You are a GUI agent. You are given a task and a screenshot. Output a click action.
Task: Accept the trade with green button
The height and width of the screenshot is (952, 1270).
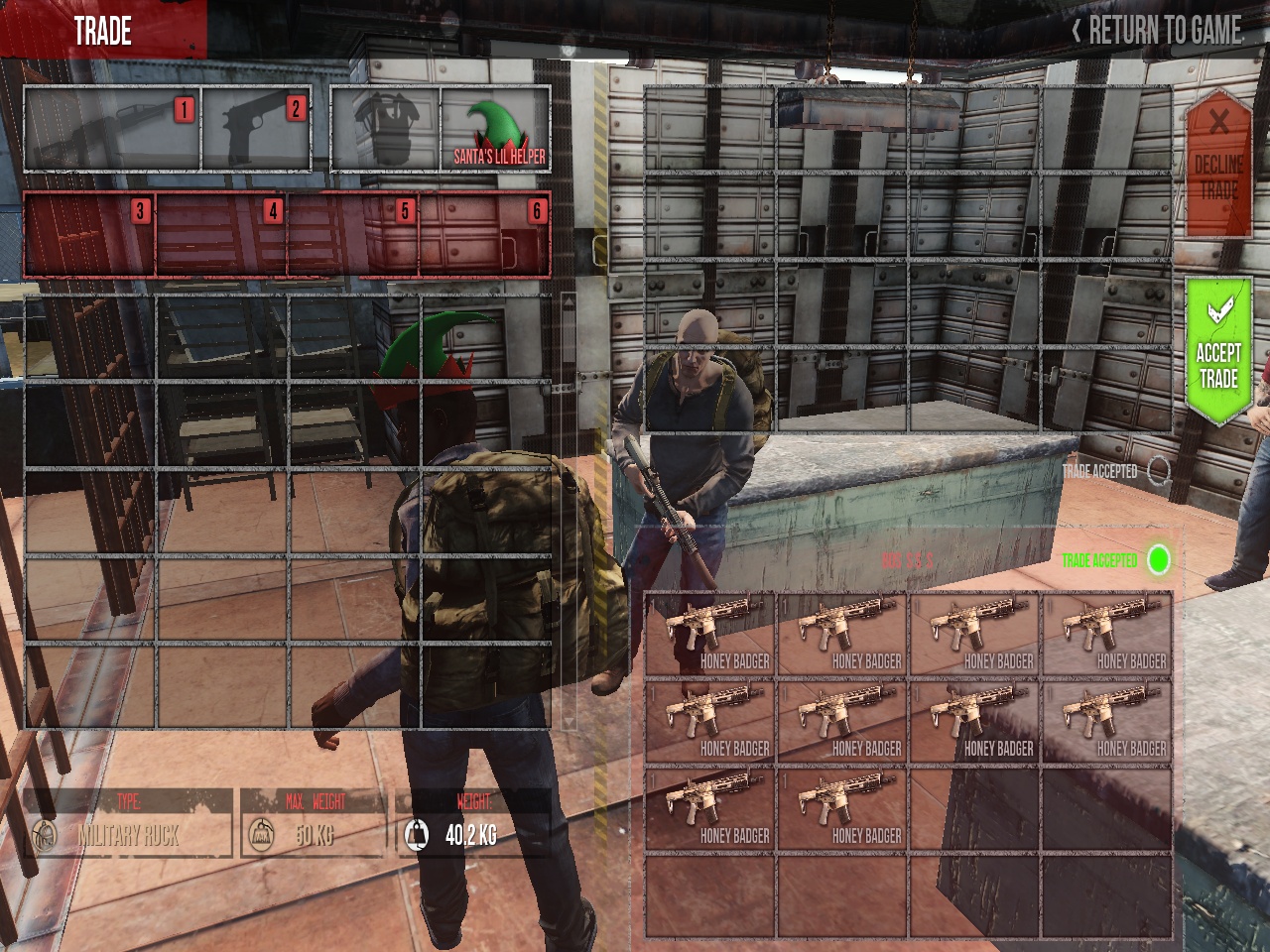pyautogui.click(x=1217, y=352)
